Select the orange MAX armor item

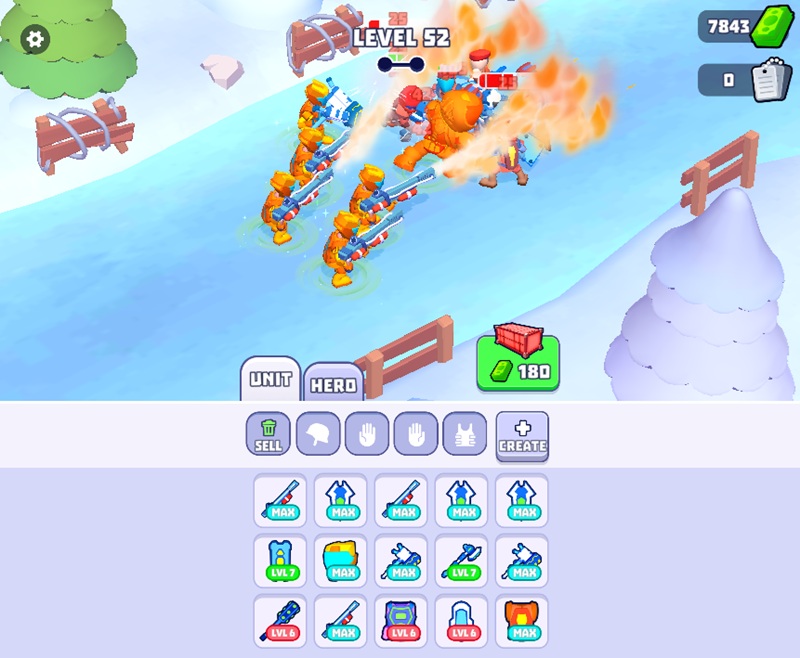tap(522, 620)
